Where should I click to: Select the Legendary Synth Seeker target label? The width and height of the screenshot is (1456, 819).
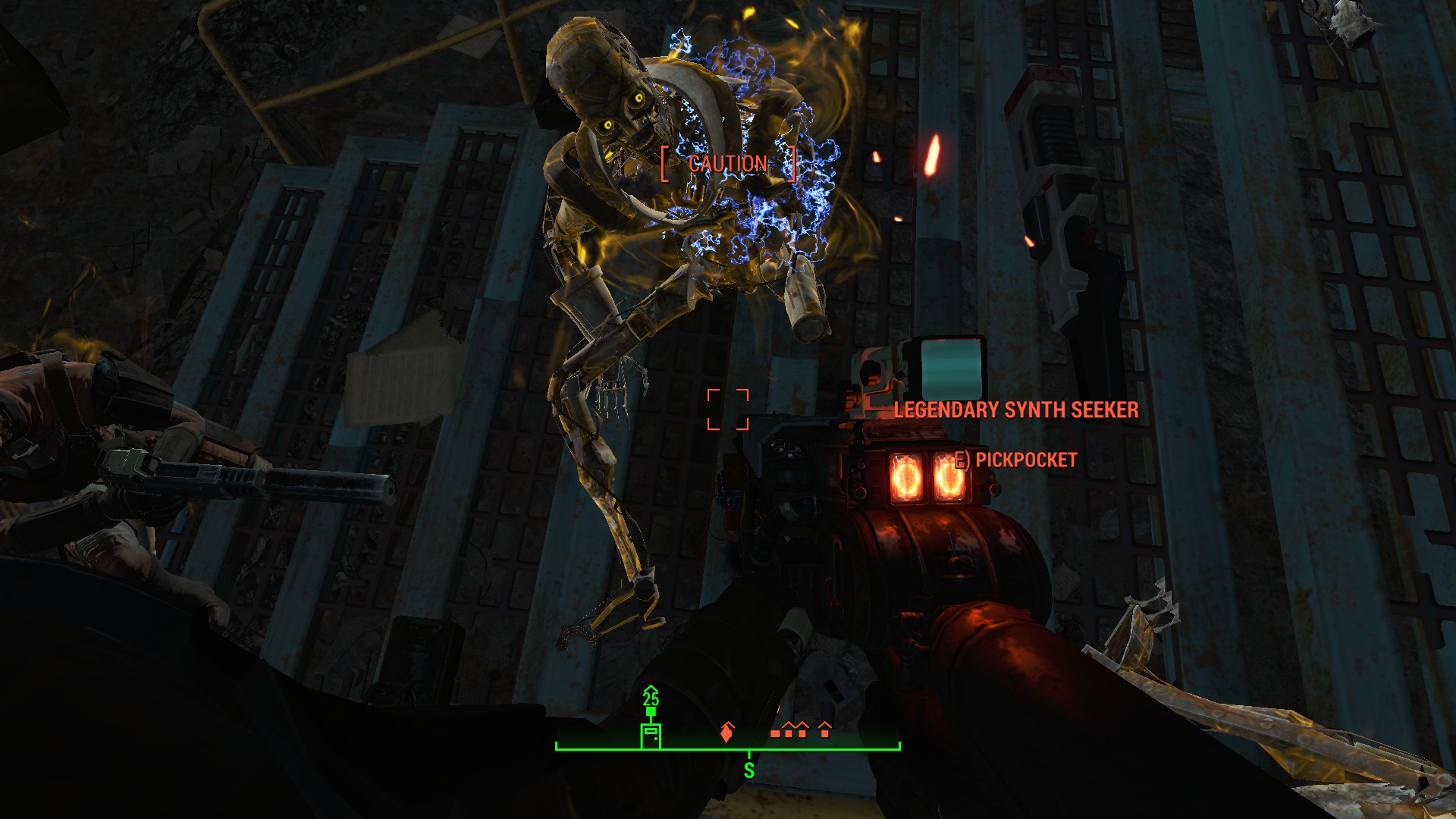click(1016, 410)
